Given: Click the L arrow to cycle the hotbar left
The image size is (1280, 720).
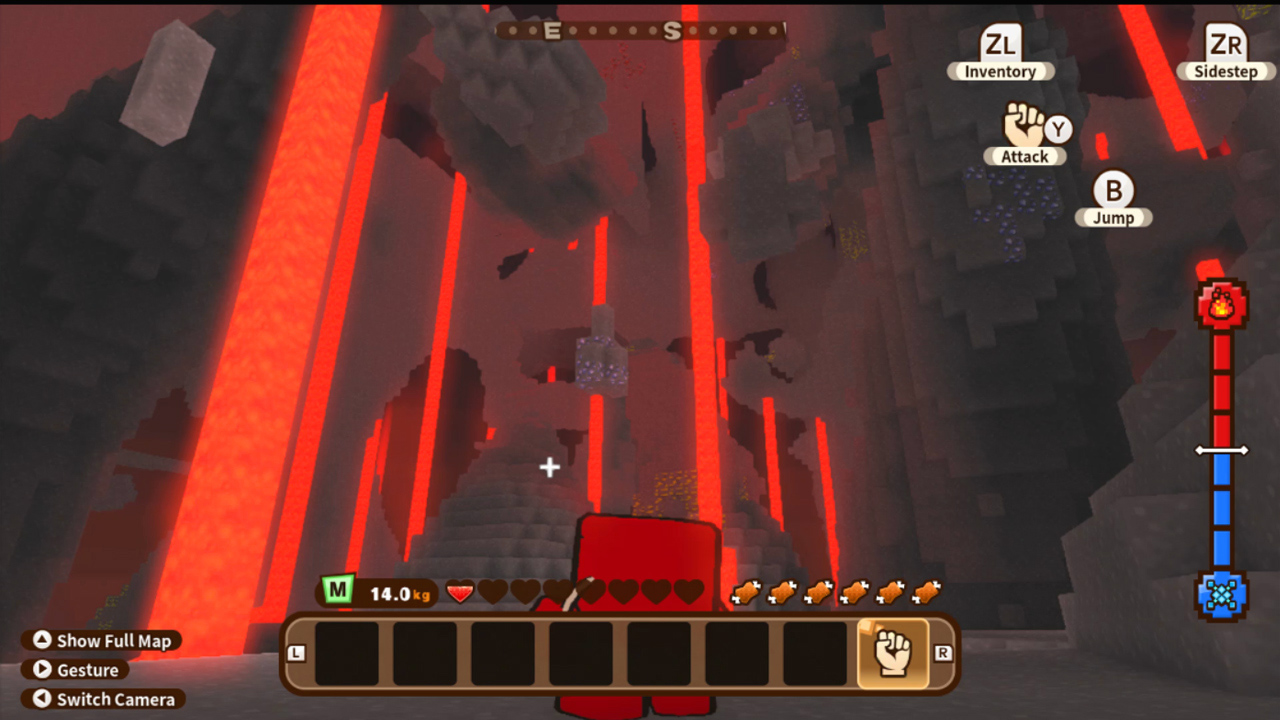Looking at the screenshot, I should tap(297, 651).
